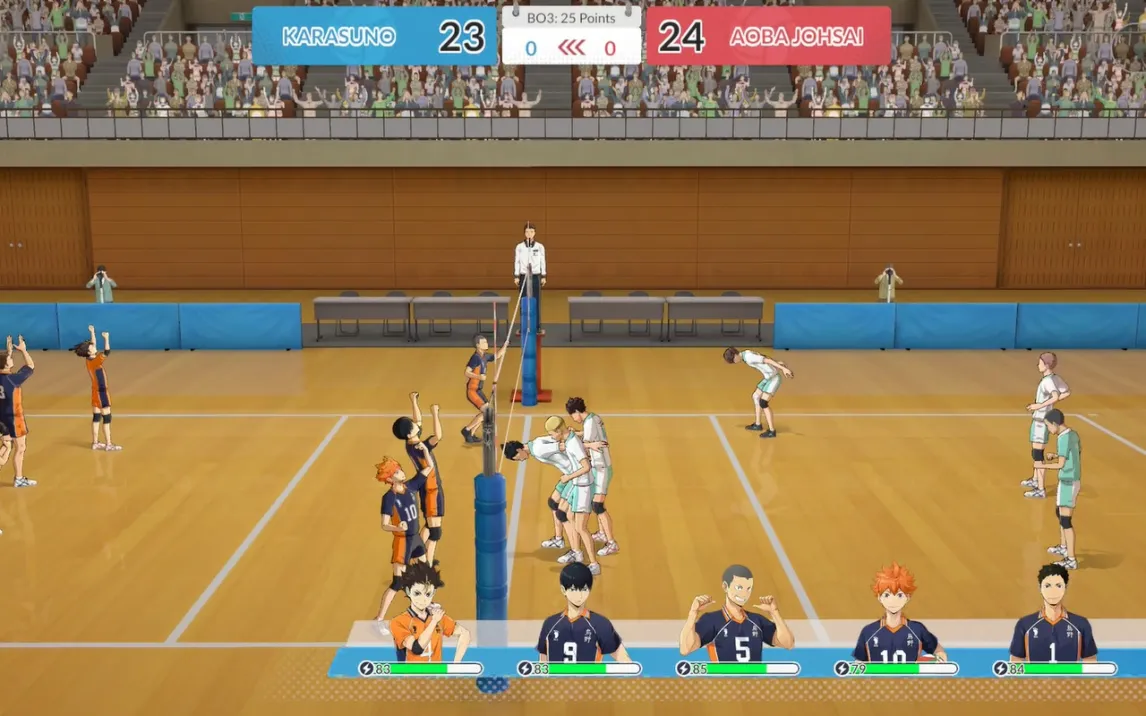Choose the number 9 player card

[578, 618]
